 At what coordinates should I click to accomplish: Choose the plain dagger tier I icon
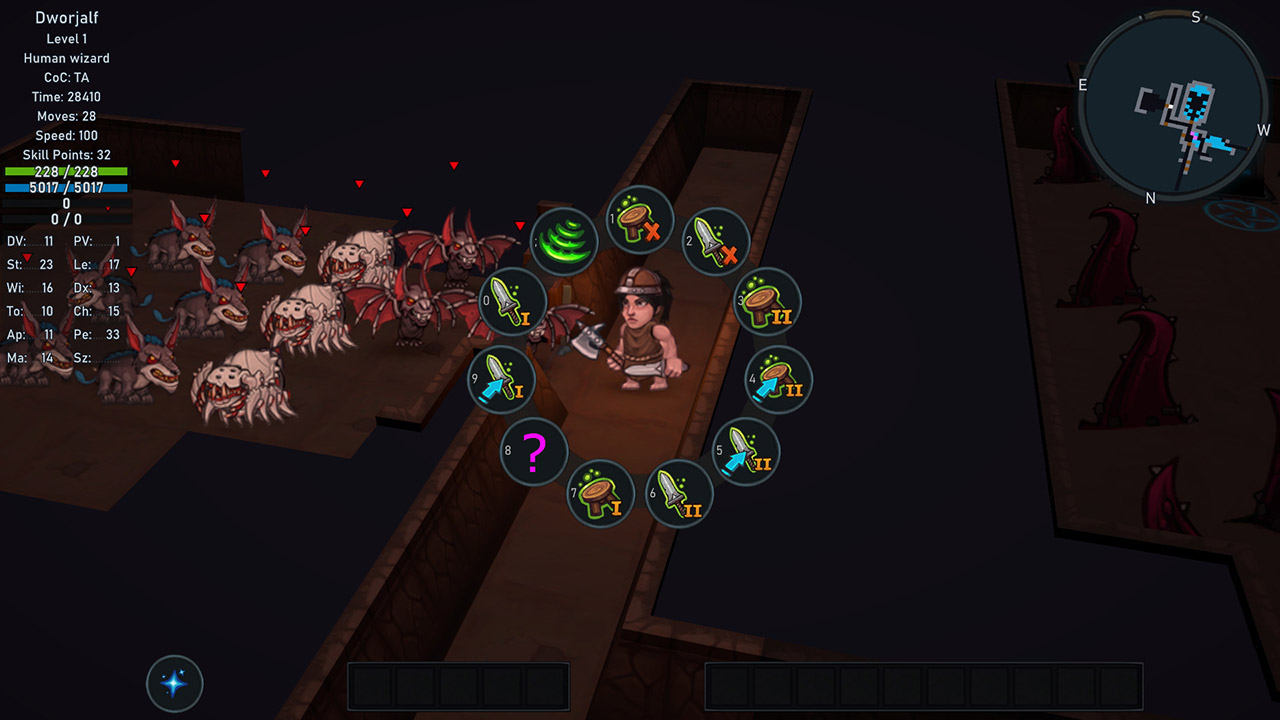(513, 301)
